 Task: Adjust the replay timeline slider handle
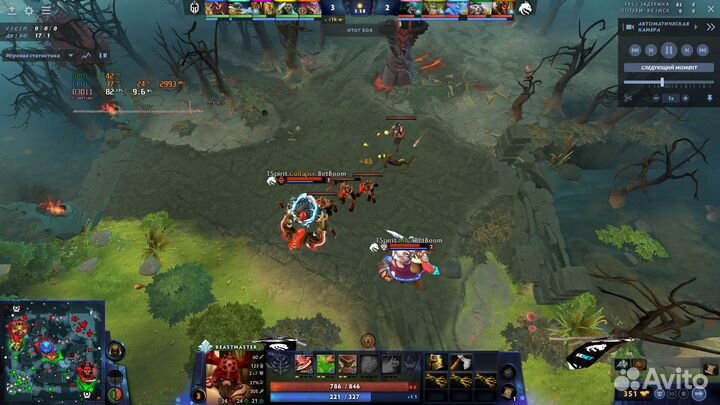click(x=661, y=82)
